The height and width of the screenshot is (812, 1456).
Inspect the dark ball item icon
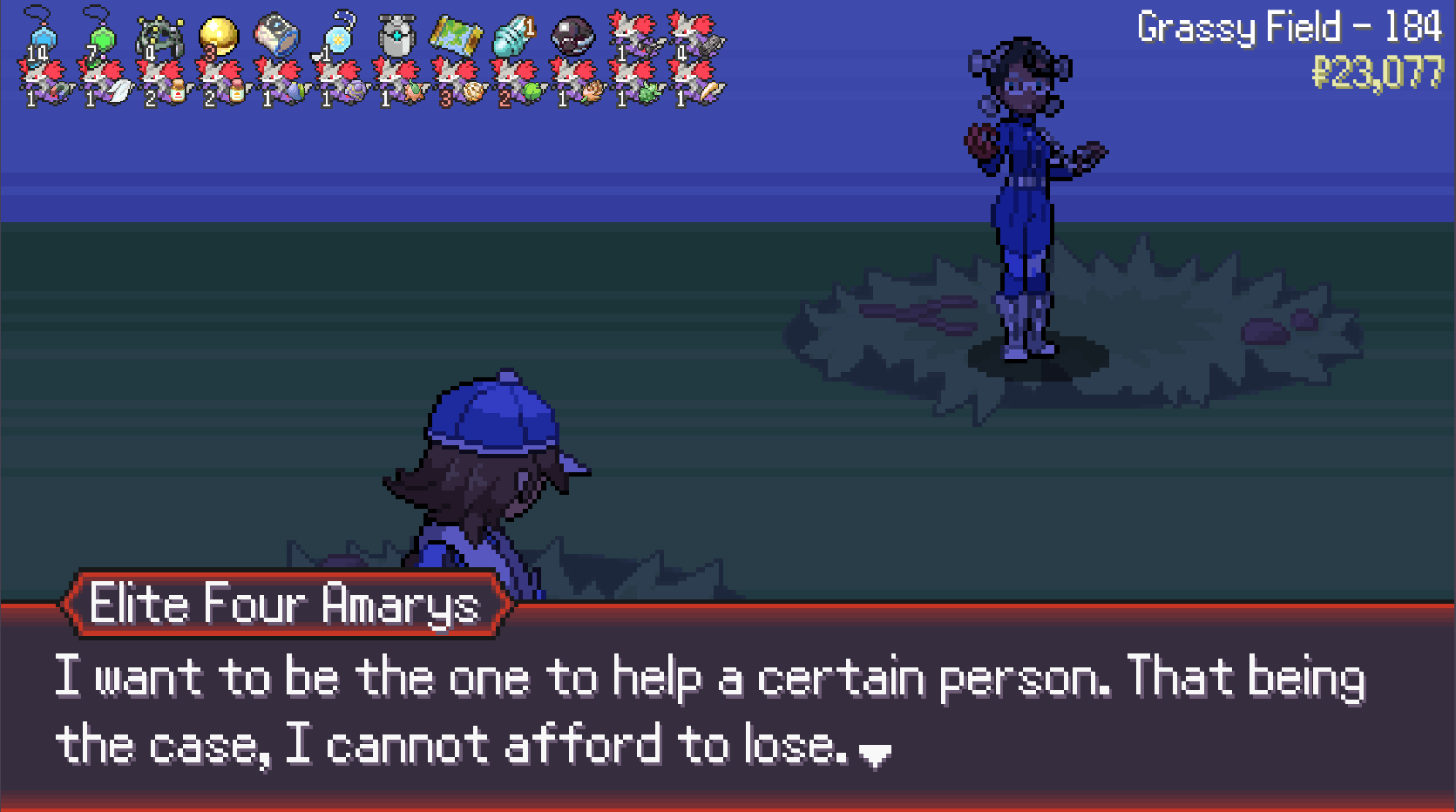click(x=572, y=36)
